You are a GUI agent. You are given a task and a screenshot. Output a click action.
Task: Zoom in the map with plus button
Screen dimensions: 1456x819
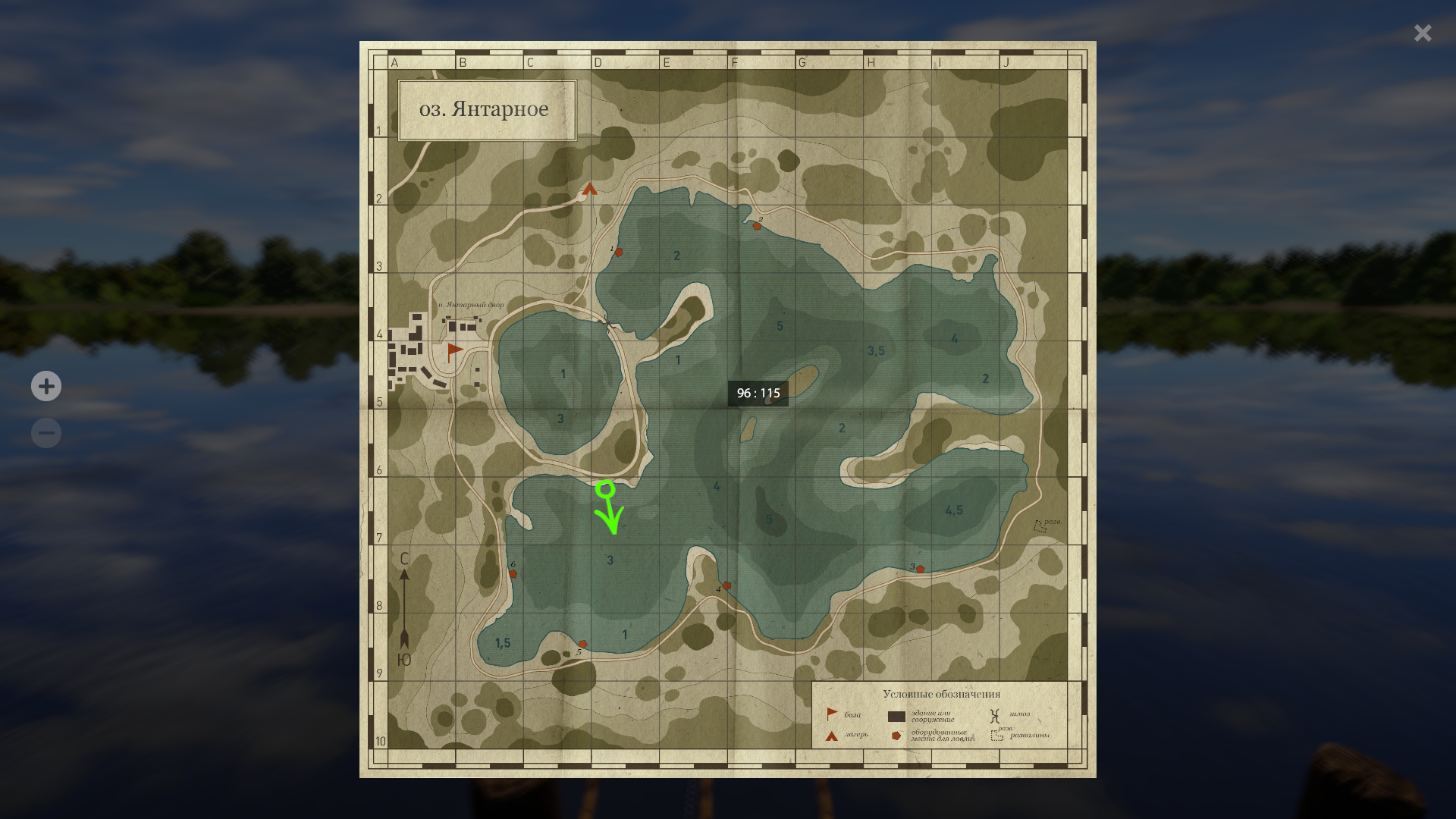[x=46, y=386]
